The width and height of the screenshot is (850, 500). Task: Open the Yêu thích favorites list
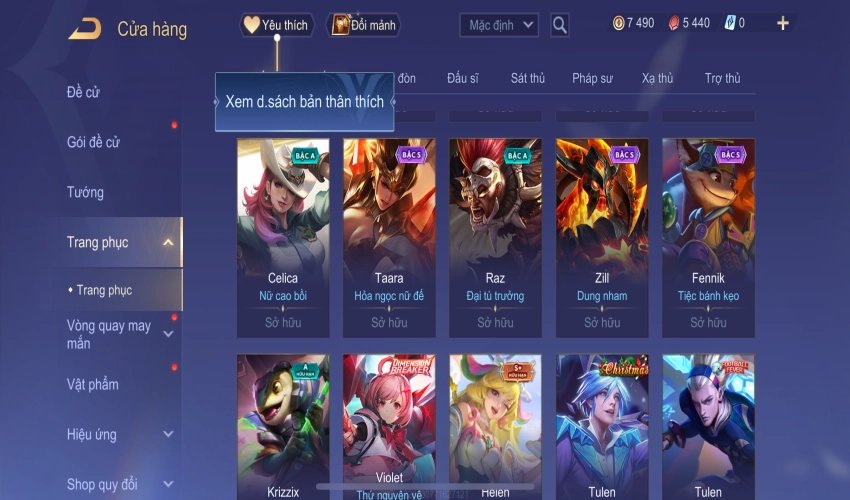coord(277,25)
